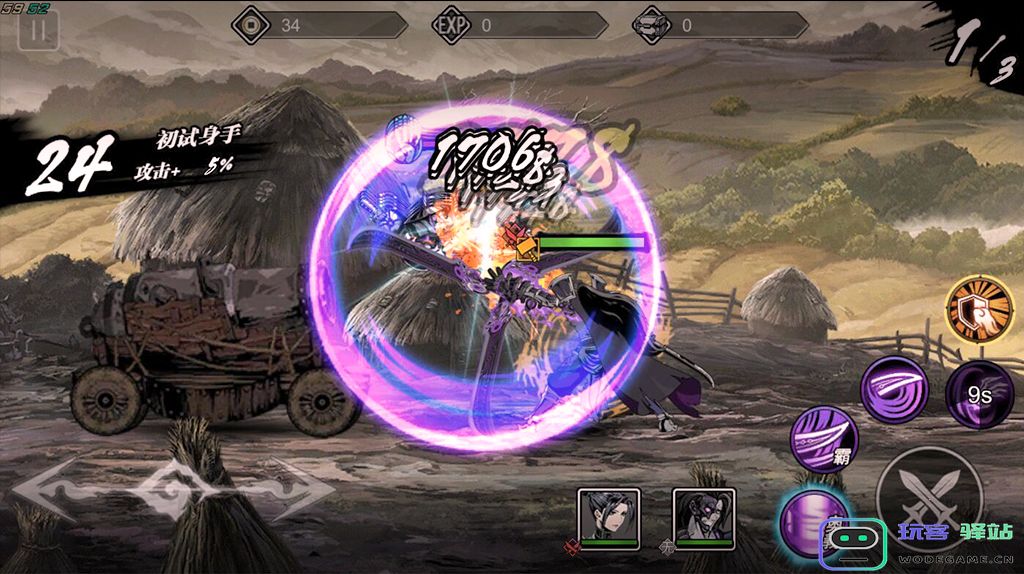Pause the battle
This screenshot has width=1024, height=574.
coord(39,29)
